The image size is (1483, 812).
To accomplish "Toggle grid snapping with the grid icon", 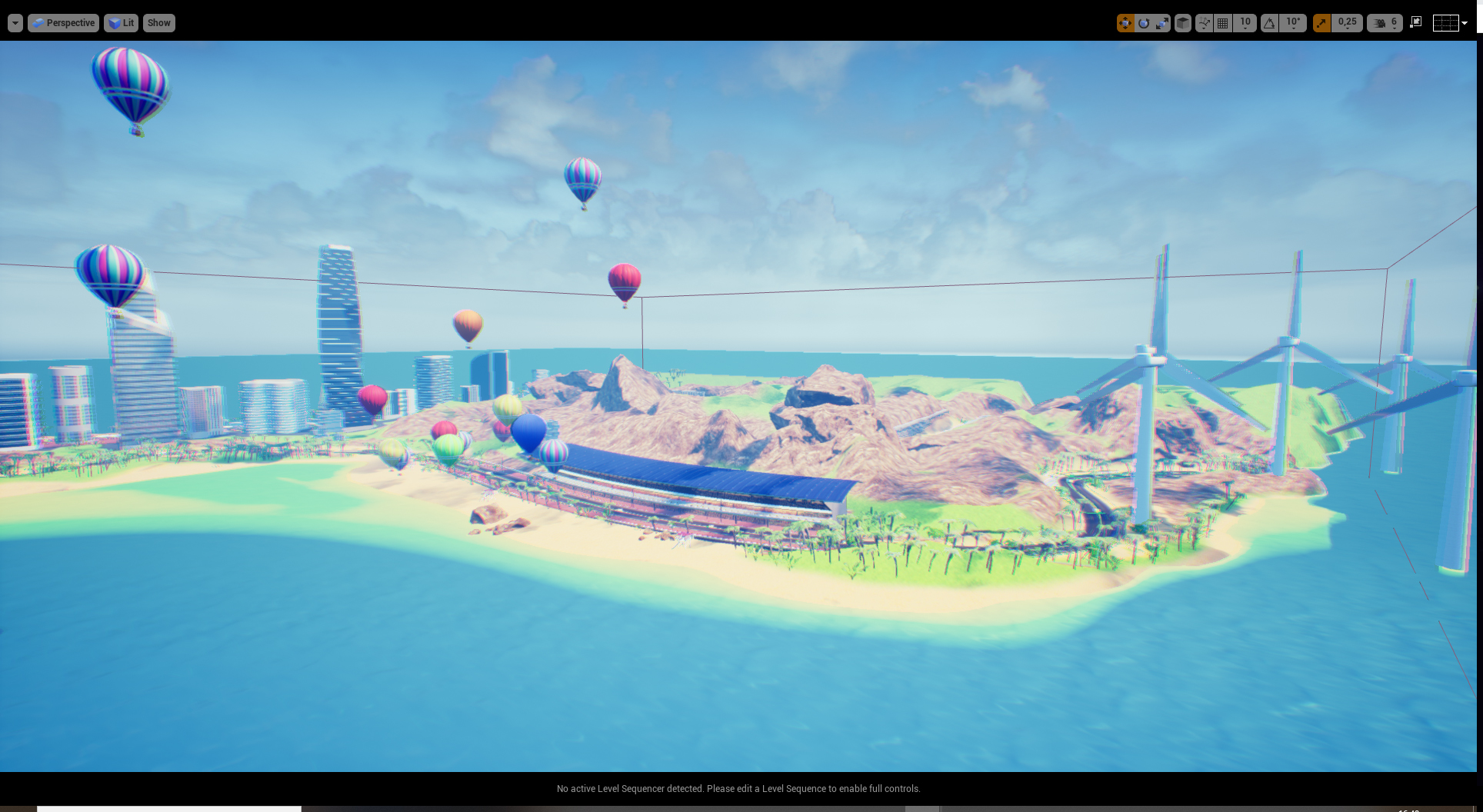I will [1223, 23].
